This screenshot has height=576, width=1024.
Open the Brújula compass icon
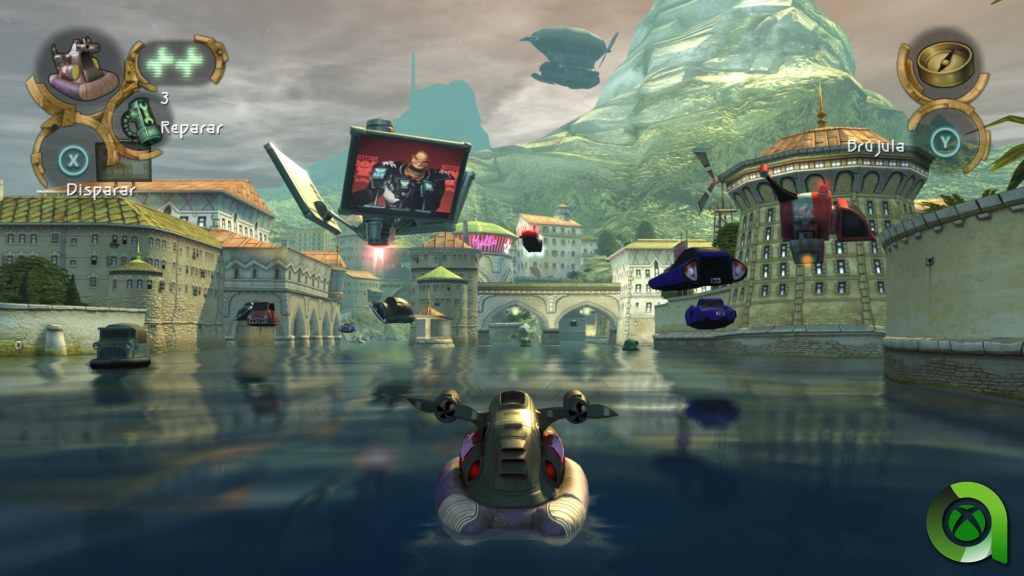coord(939,64)
